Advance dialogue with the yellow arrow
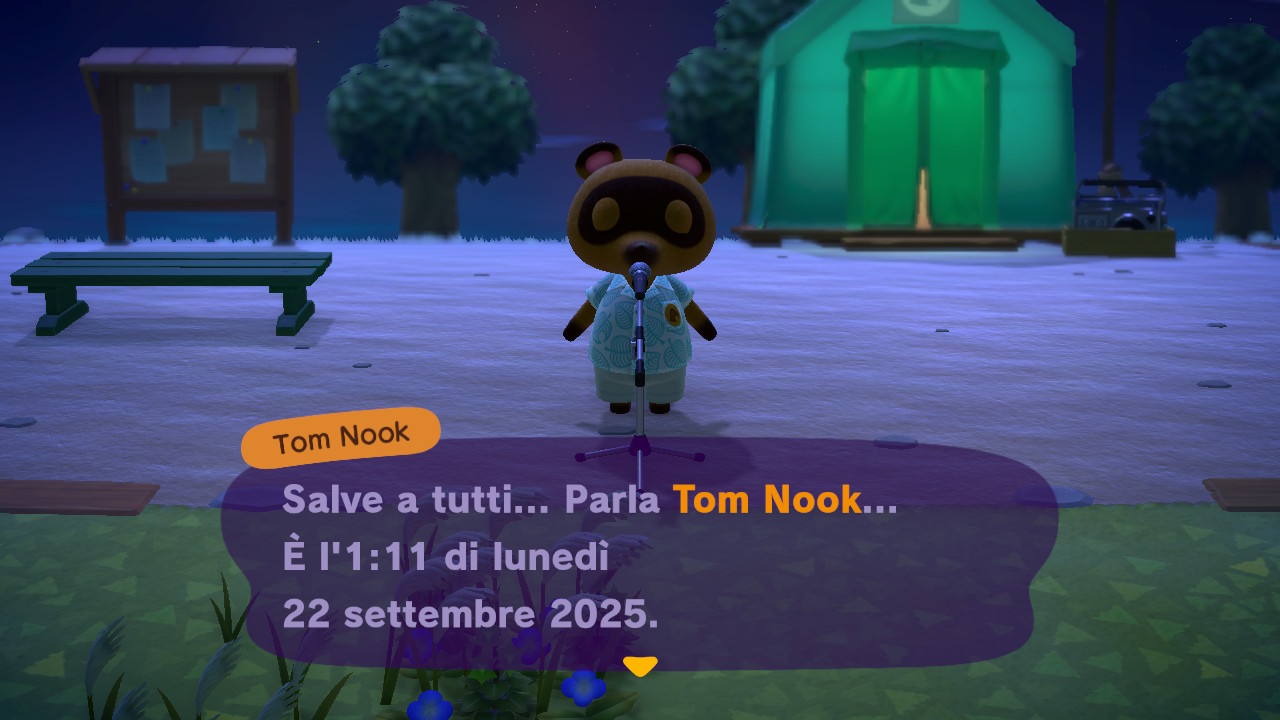 pyautogui.click(x=640, y=665)
